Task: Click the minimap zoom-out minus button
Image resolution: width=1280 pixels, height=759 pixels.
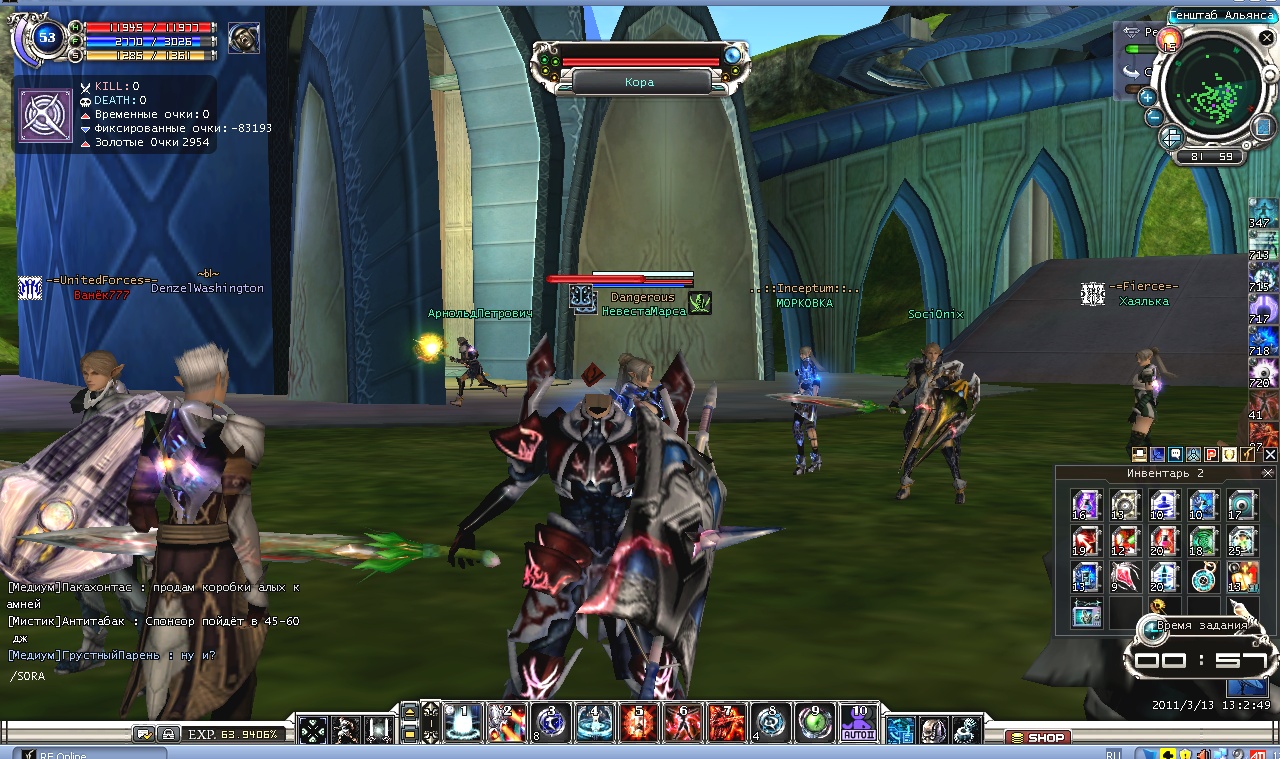Action: coord(1153,117)
